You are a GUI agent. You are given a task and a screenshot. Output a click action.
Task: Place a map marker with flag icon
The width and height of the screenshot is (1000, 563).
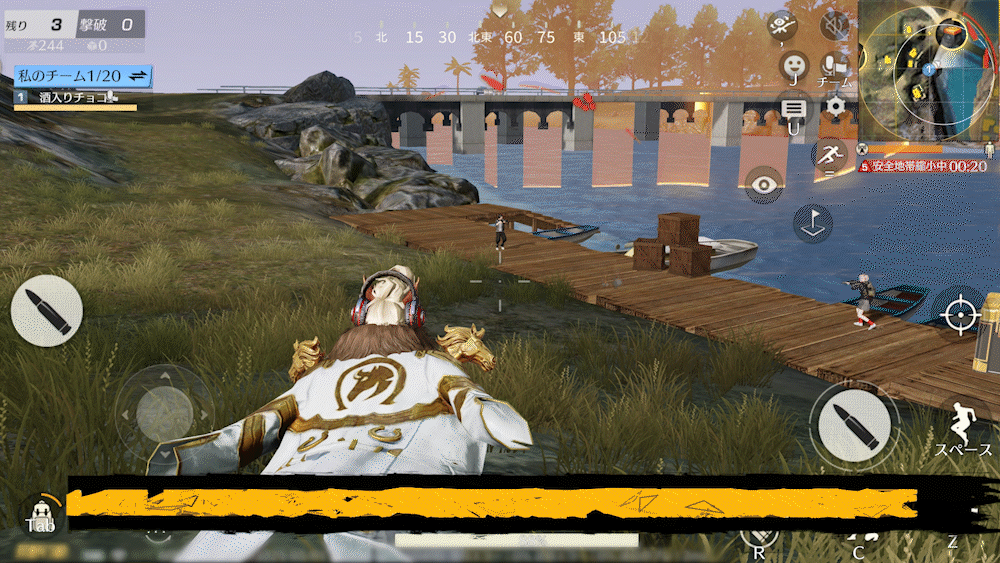pyautogui.click(x=813, y=222)
